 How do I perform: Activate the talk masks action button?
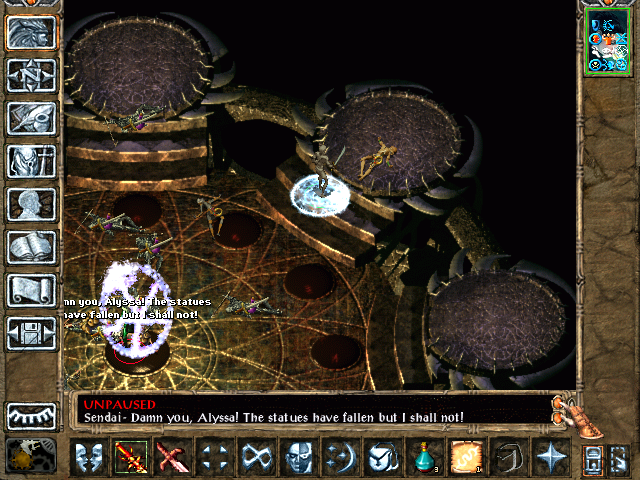89,459
